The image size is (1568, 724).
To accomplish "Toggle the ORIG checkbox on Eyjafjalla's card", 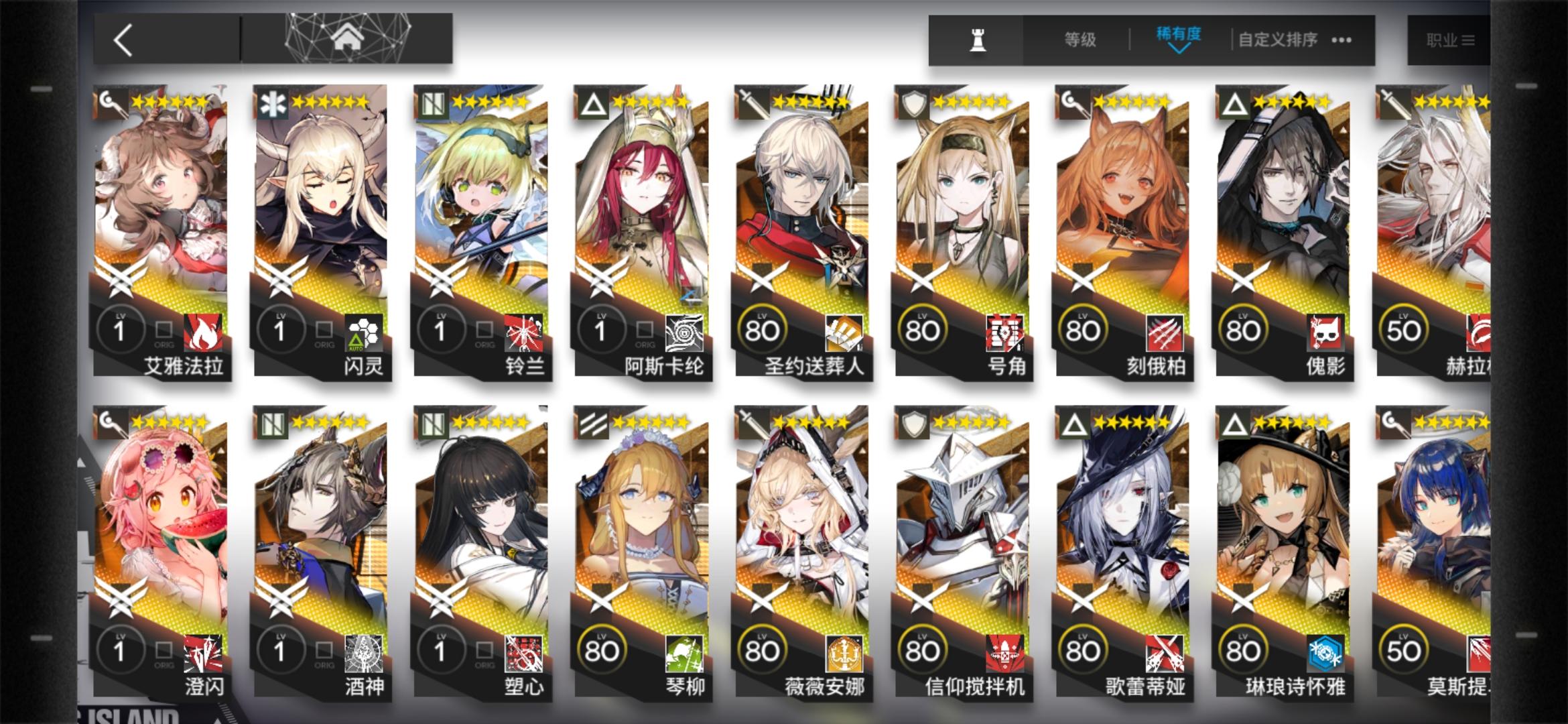I will coord(163,330).
